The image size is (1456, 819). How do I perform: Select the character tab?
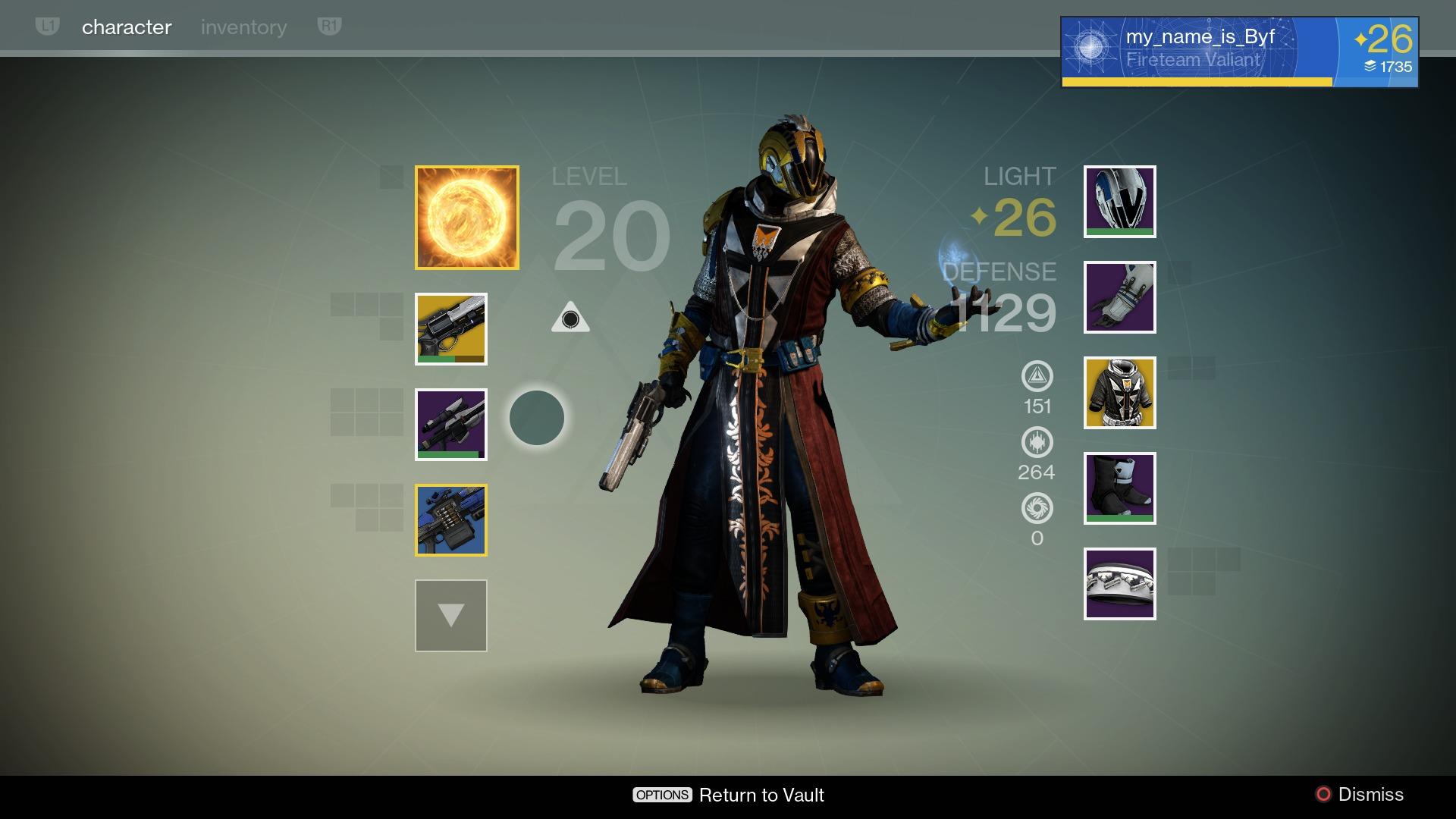[x=126, y=27]
